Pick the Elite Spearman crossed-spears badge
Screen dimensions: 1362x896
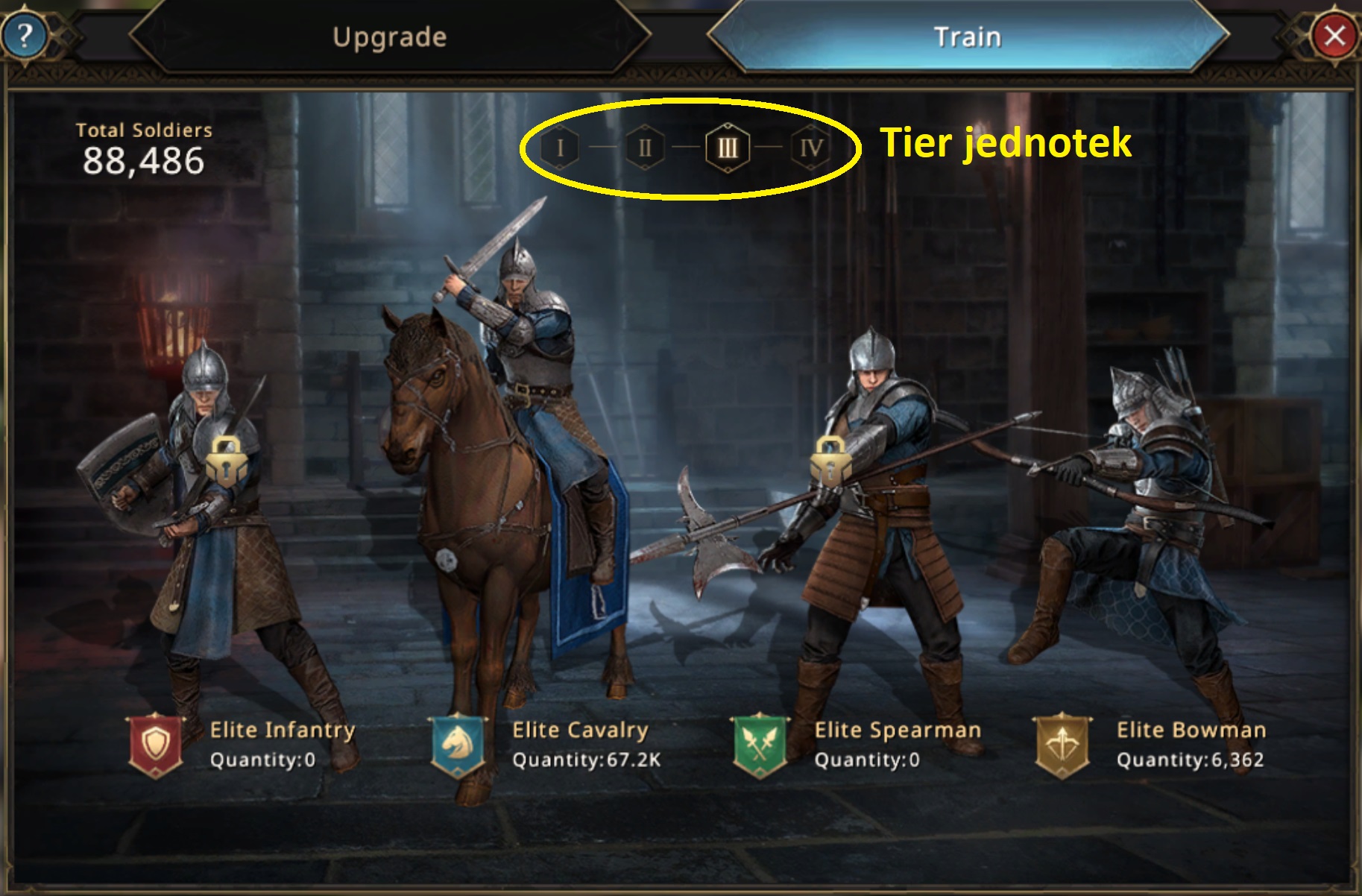click(760, 745)
